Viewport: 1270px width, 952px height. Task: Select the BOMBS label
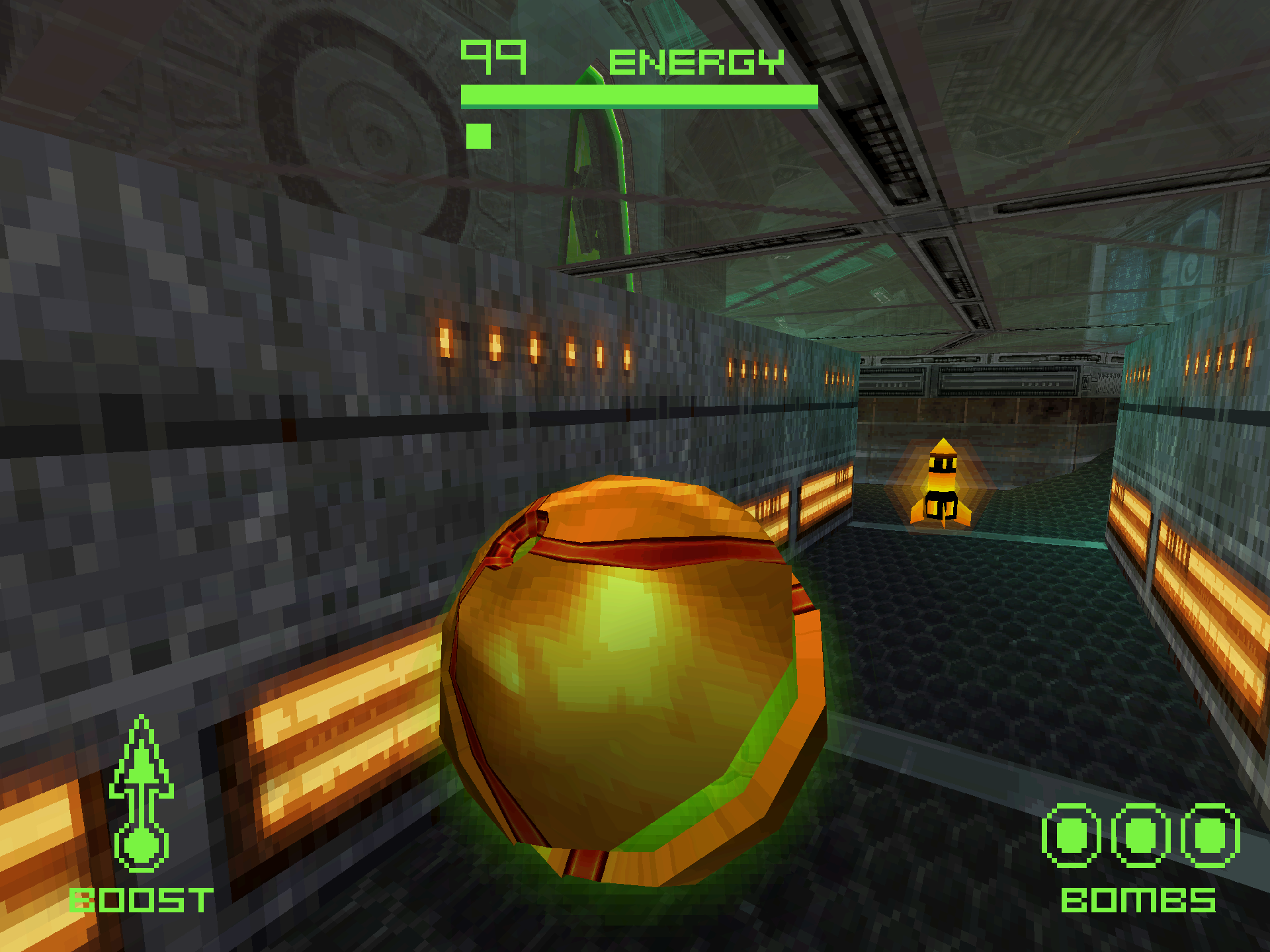tap(1138, 900)
